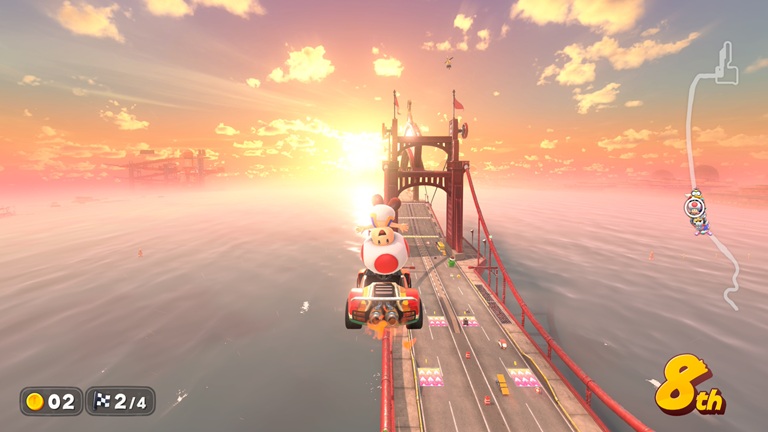This screenshot has height=432, width=768.
Task: Select the circled Toad marker on the minimap
Action: (x=693, y=206)
